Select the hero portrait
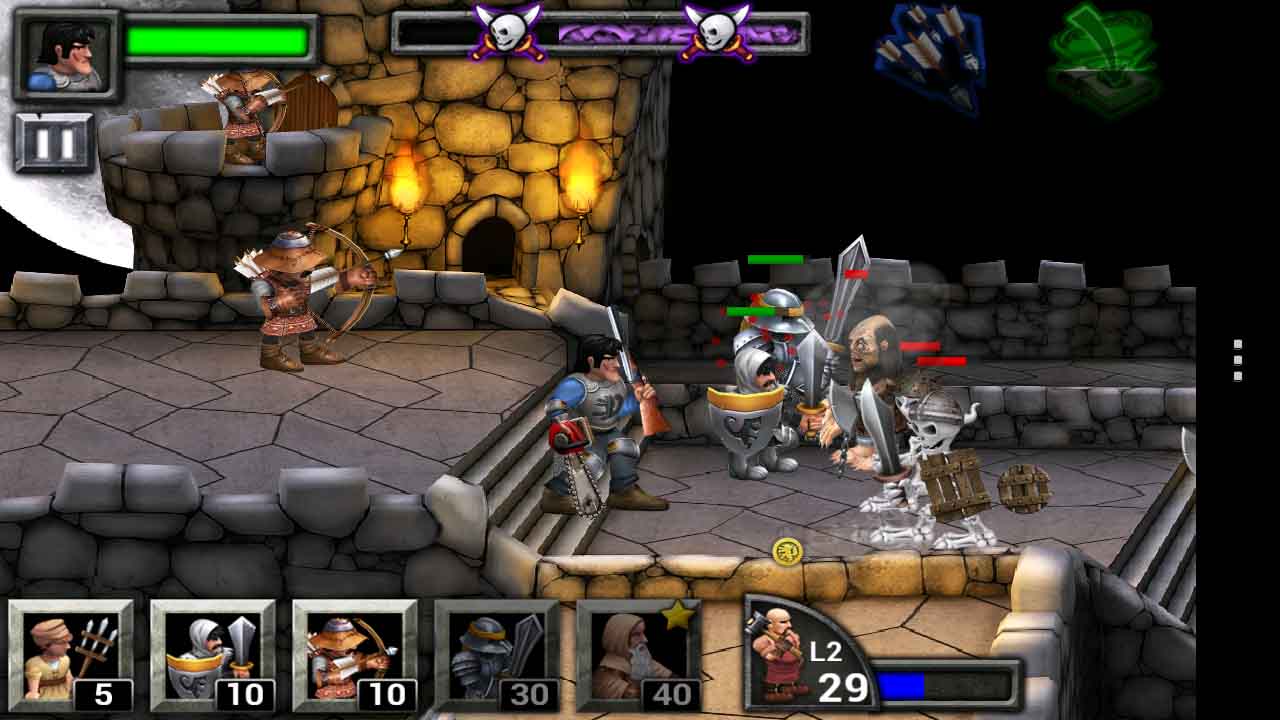The width and height of the screenshot is (1280, 720). coord(66,55)
